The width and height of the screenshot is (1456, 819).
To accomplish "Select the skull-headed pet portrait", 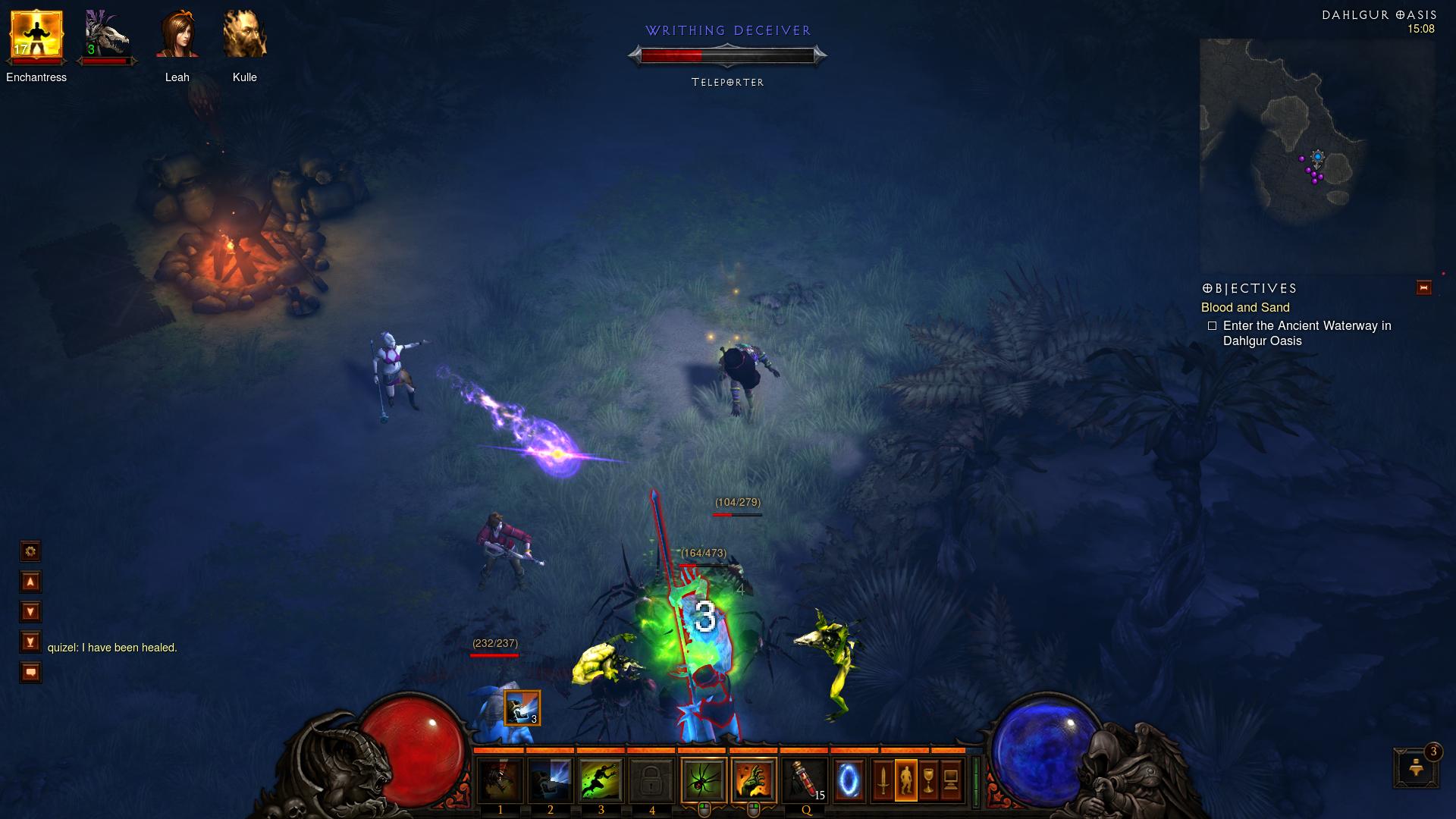I will click(106, 36).
